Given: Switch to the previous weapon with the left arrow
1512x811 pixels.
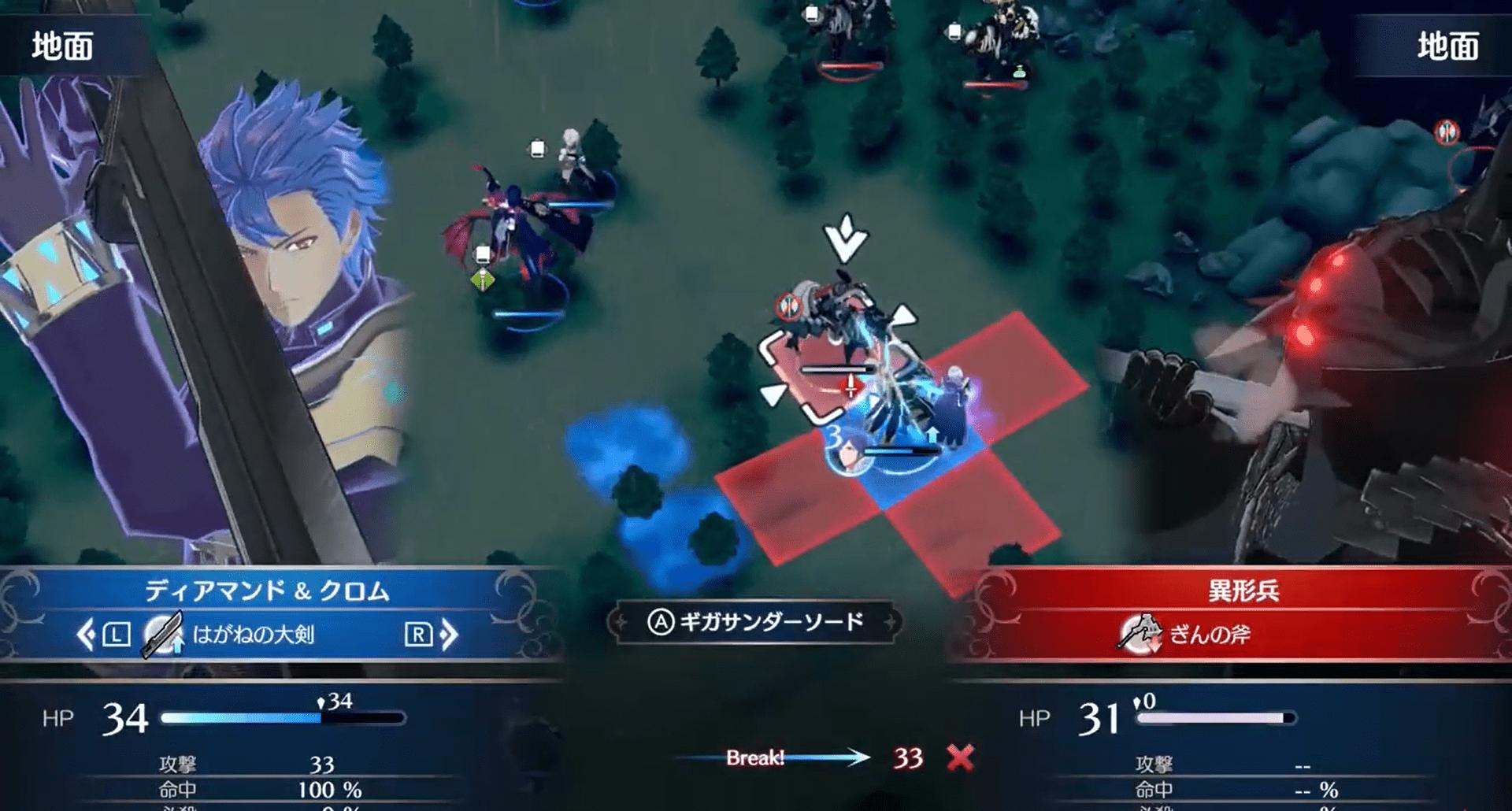Looking at the screenshot, I should (x=87, y=635).
